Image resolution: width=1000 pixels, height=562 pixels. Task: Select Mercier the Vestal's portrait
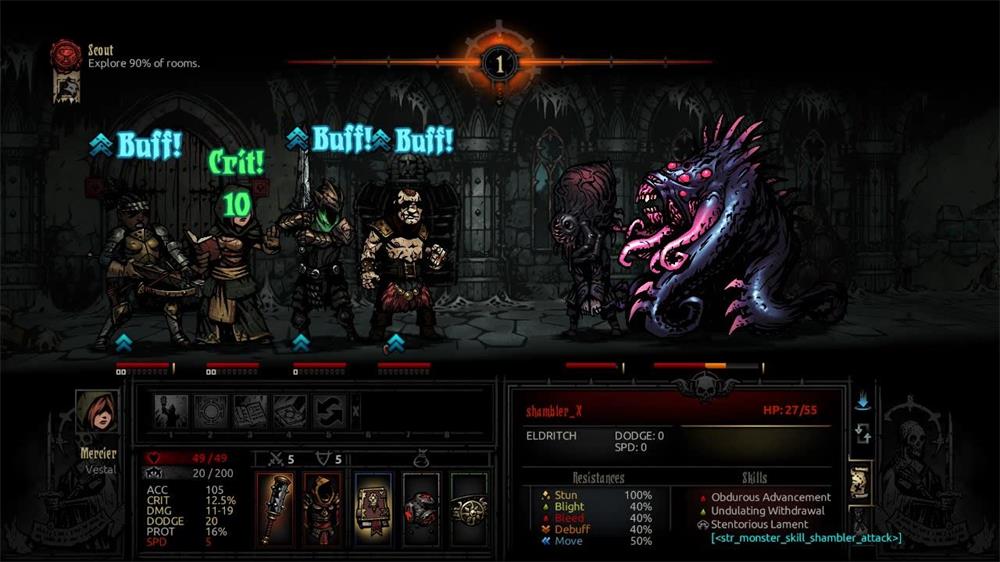(x=96, y=410)
